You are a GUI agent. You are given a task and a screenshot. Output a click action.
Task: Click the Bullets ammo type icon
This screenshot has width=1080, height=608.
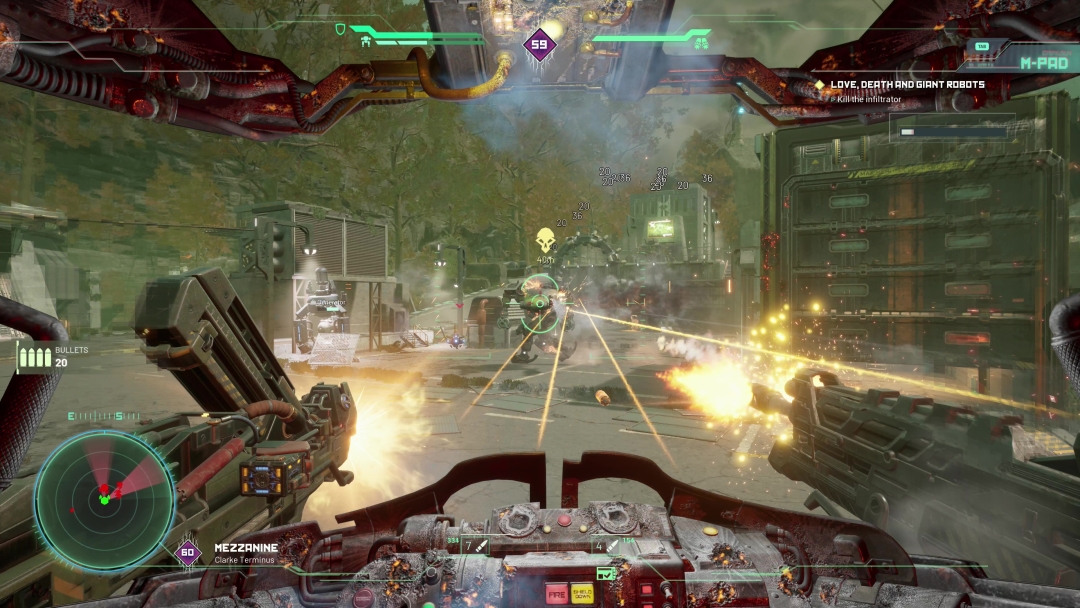(33, 357)
